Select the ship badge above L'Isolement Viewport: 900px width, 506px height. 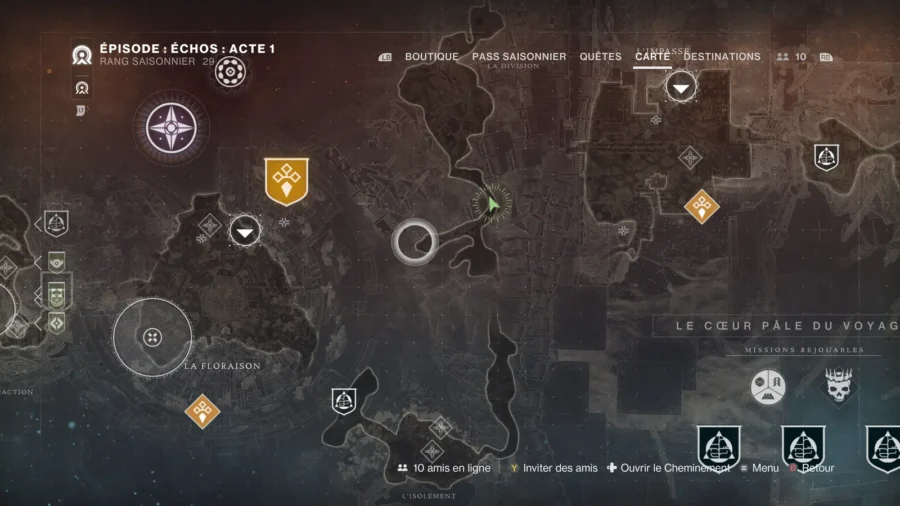point(344,402)
